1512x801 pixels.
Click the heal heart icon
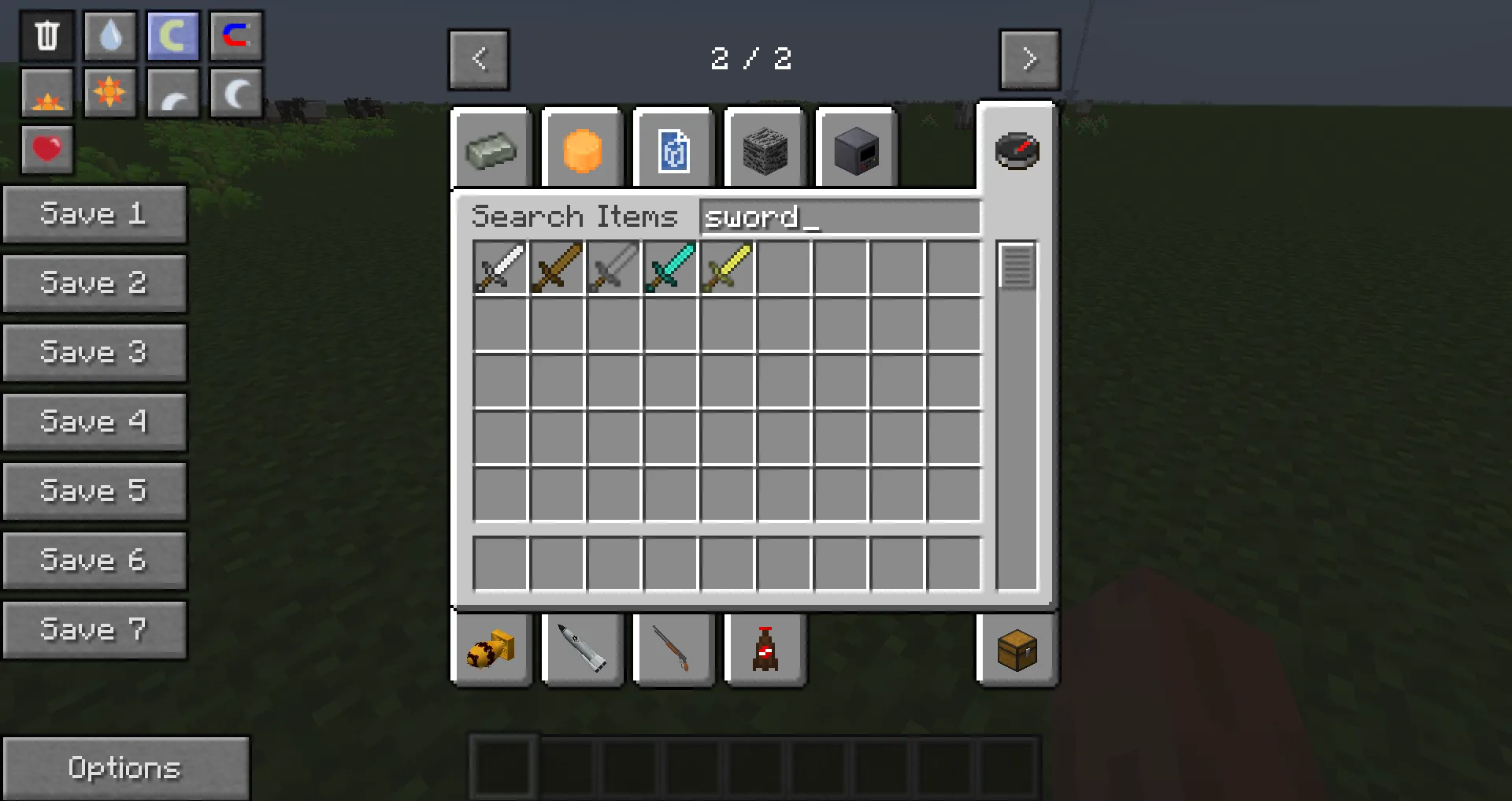coord(46,150)
